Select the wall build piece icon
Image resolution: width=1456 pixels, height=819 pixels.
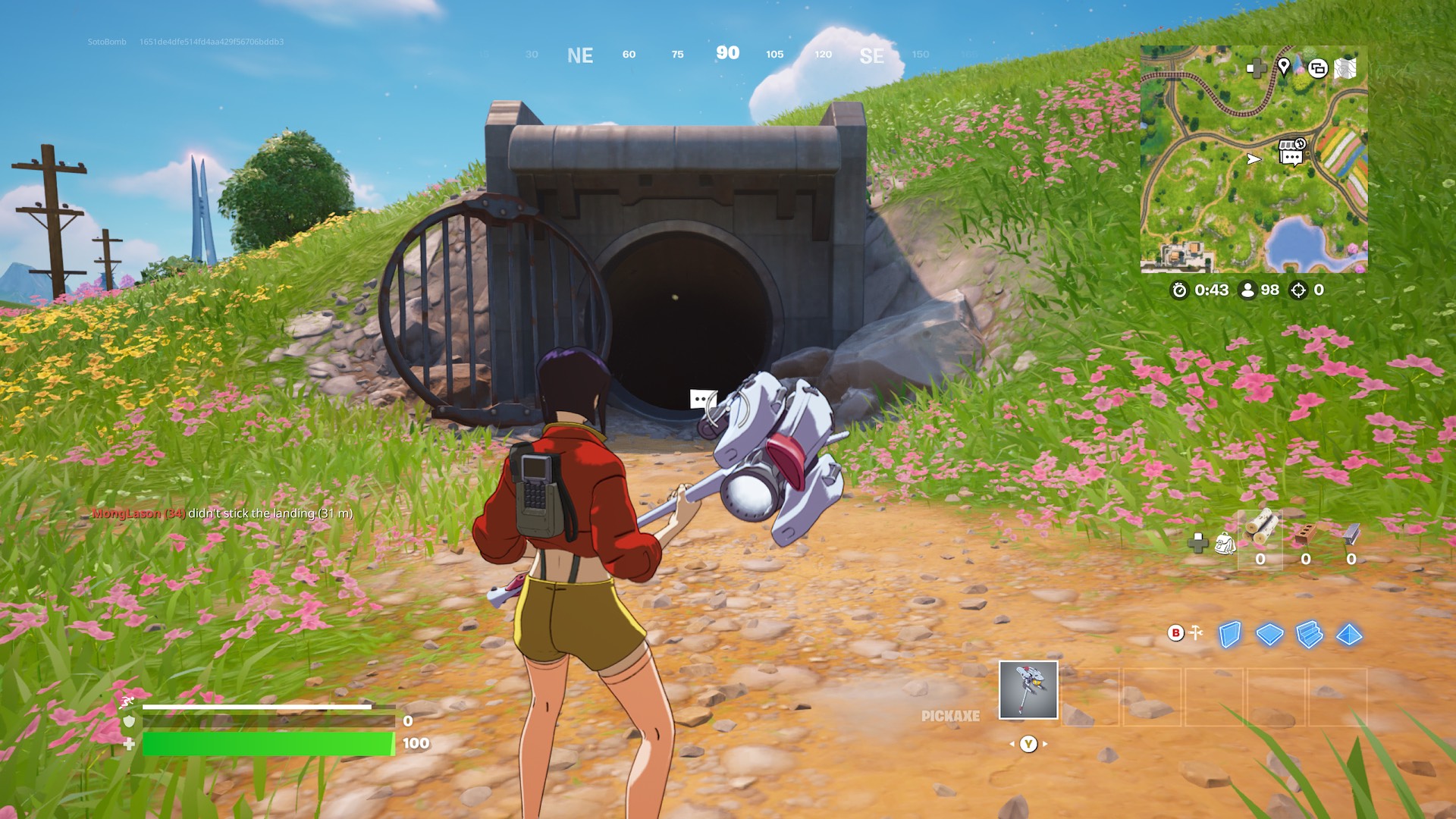tap(1232, 634)
